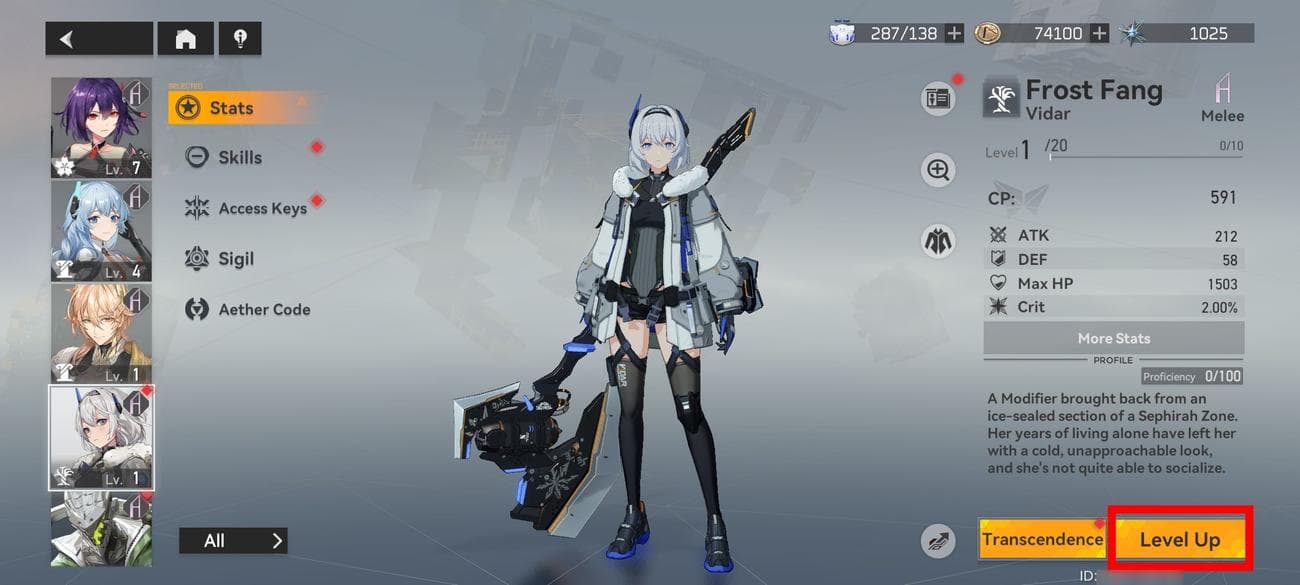
Task: Open the Aether Code tab
Action: (x=264, y=310)
